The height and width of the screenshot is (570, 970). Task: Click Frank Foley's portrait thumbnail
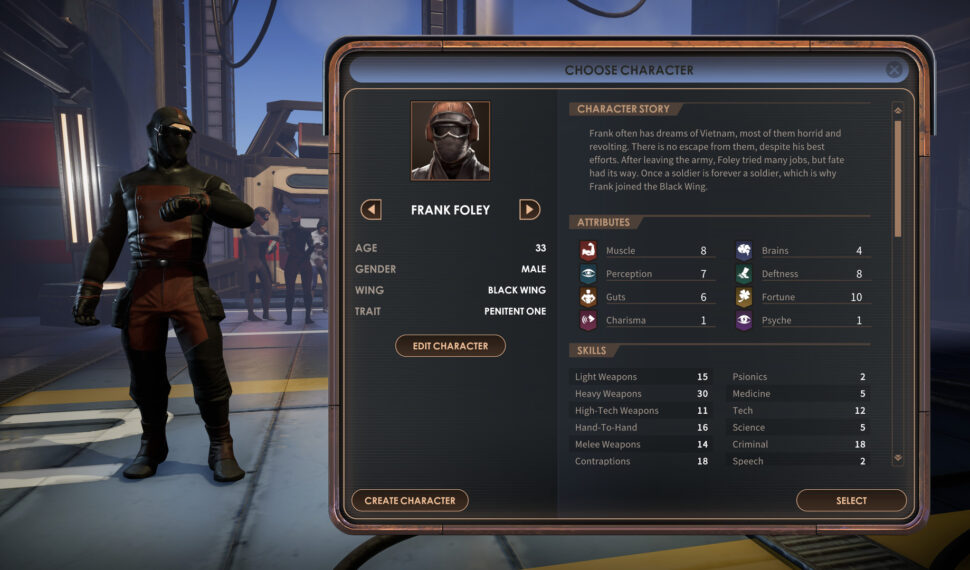(x=450, y=141)
